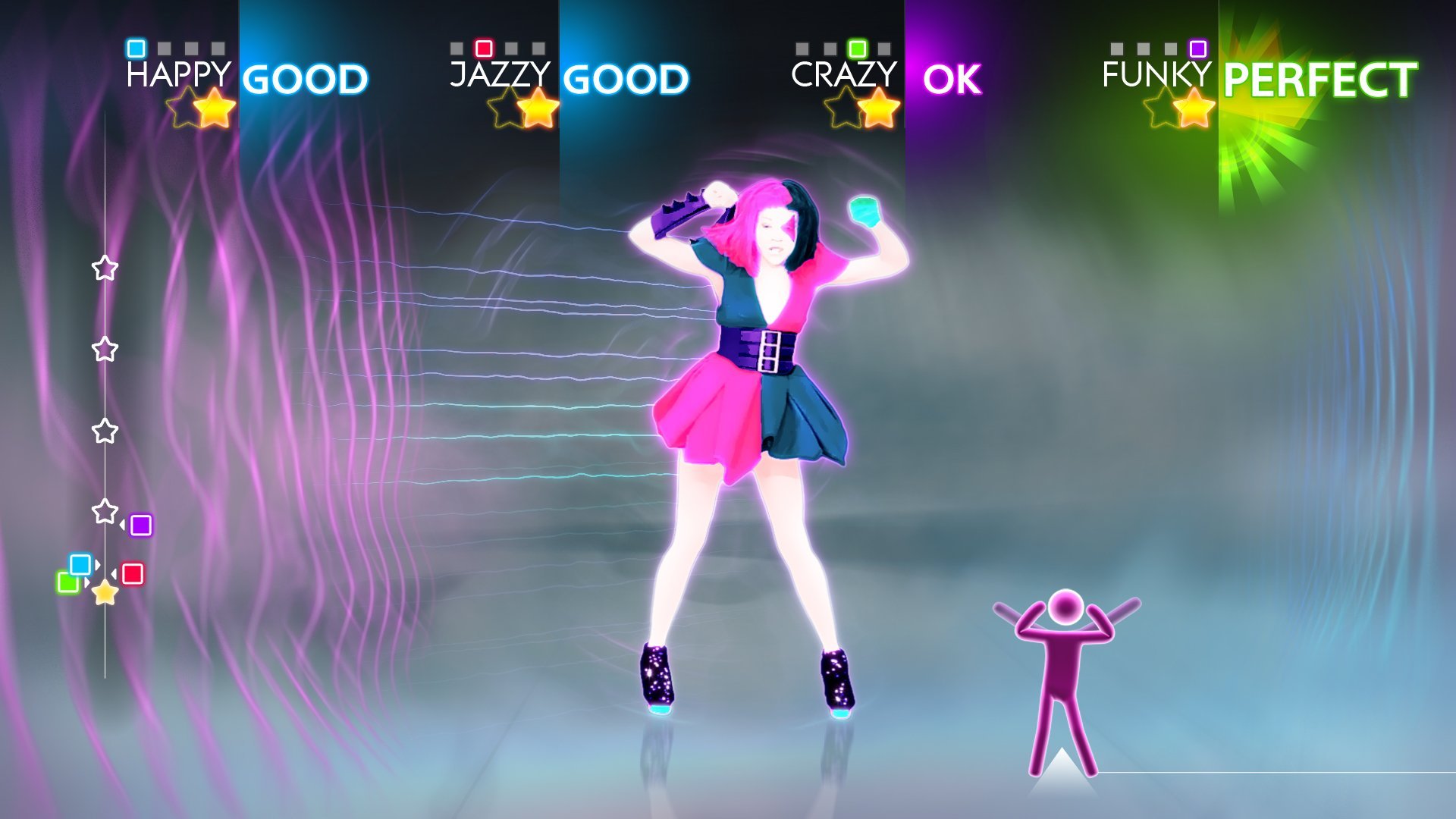Click the red player square above JAZZY
Image resolution: width=1456 pixels, height=819 pixels.
tap(483, 48)
